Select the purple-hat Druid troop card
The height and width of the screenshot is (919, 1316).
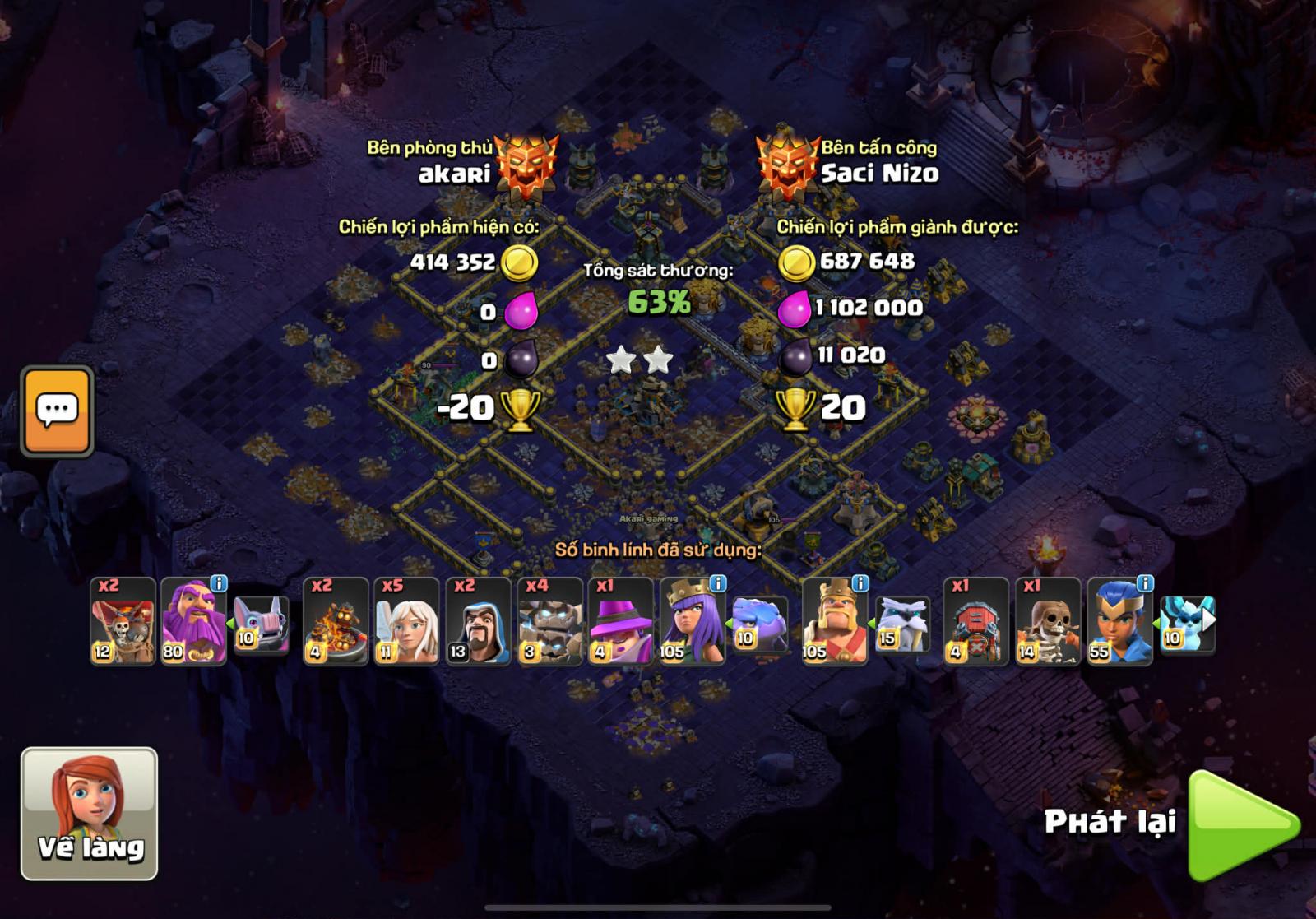pyautogui.click(x=620, y=621)
